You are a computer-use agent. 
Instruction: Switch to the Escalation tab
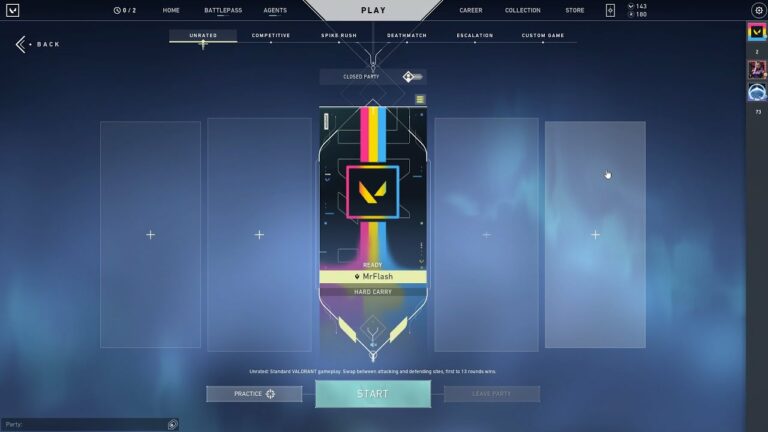[x=475, y=35]
